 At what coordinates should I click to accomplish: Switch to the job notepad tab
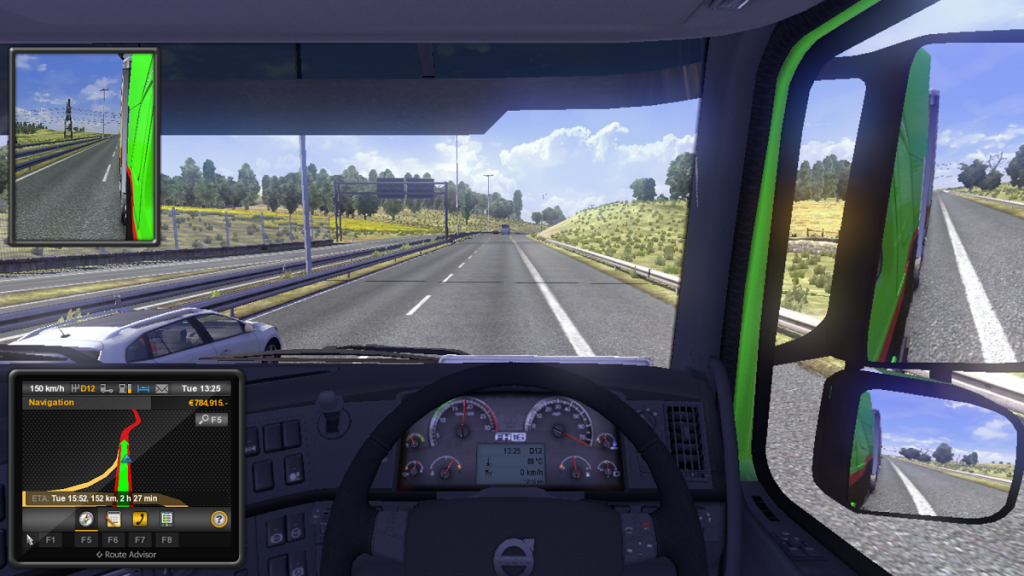[x=113, y=519]
